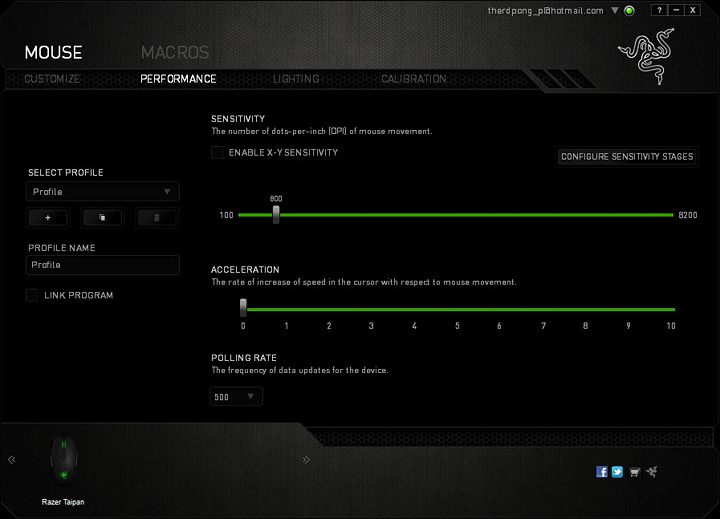Viewport: 720px width, 519px height.
Task: Close the Razer Synapse window
Action: [692, 10]
